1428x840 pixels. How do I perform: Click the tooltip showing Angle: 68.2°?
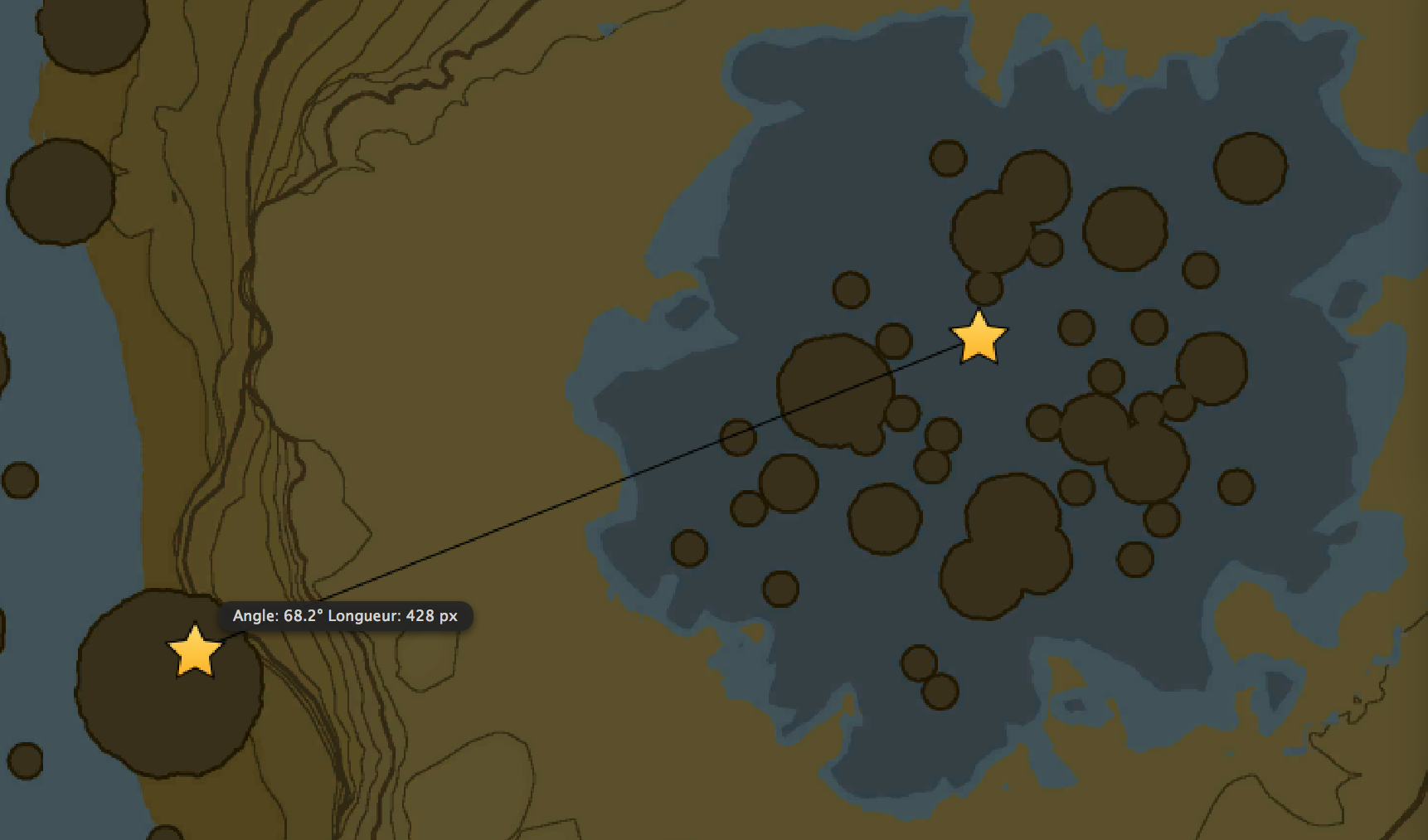(348, 615)
